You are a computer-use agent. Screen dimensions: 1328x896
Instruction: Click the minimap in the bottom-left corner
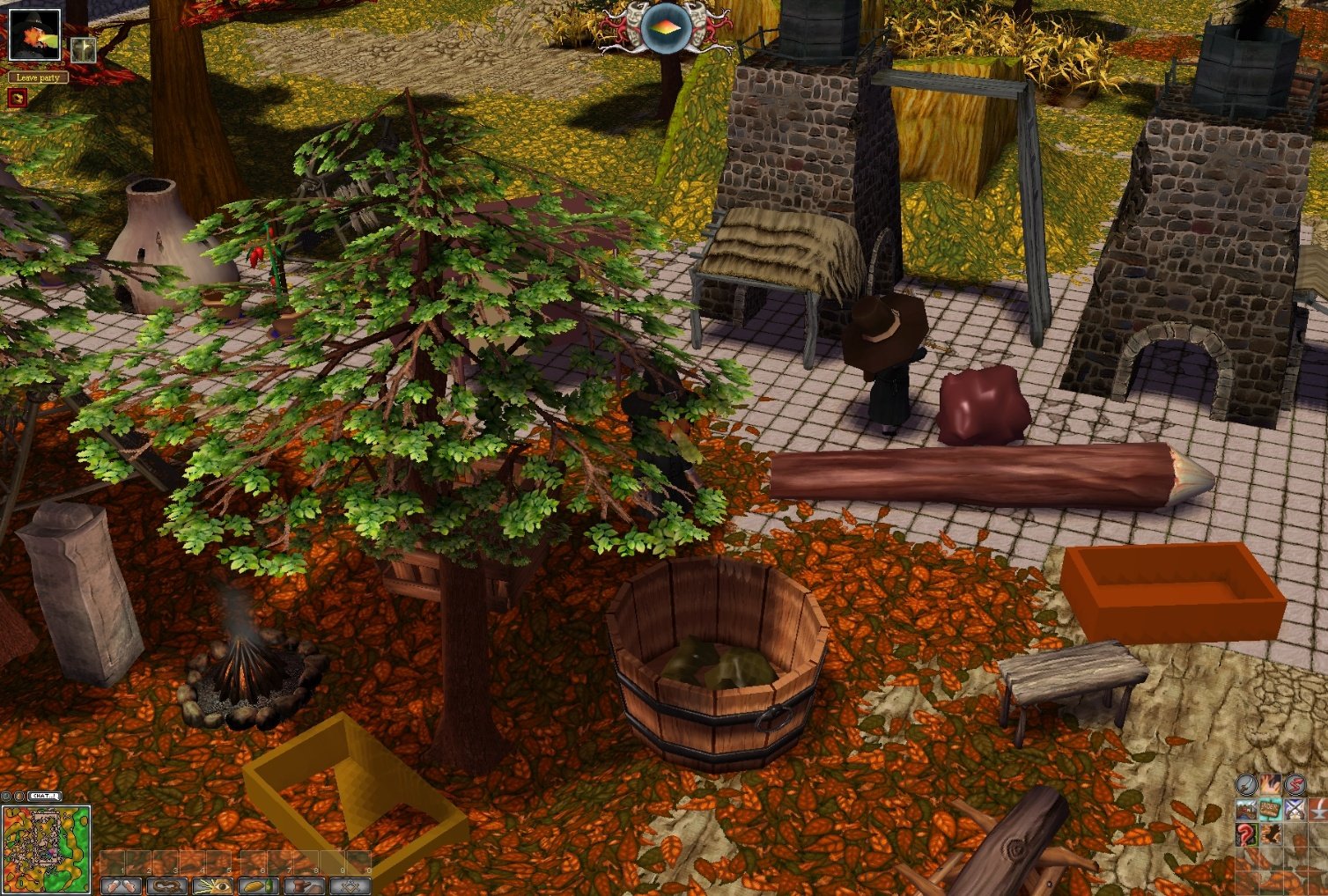tap(46, 848)
